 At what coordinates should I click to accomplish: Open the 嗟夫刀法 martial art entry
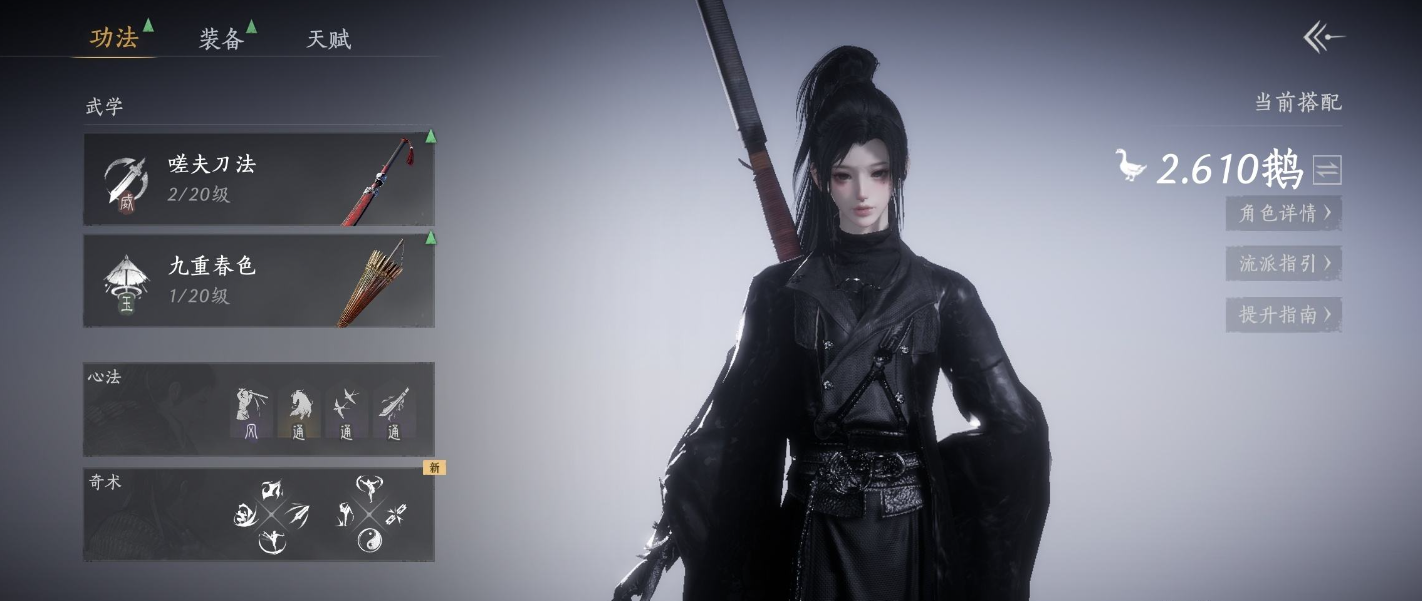tap(258, 179)
